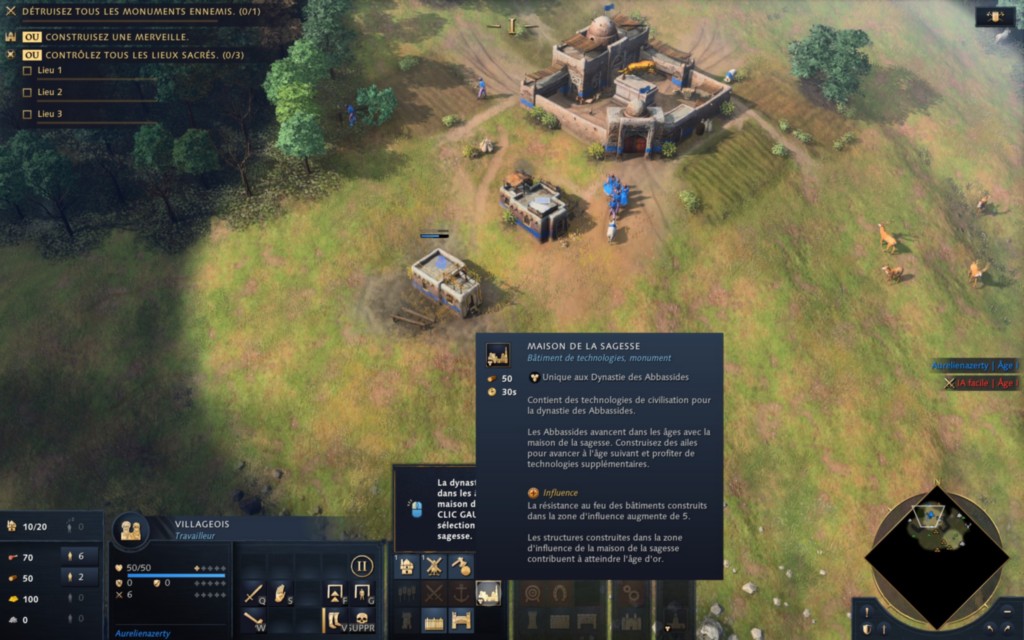Select the palisade gate build icon

[x=460, y=622]
